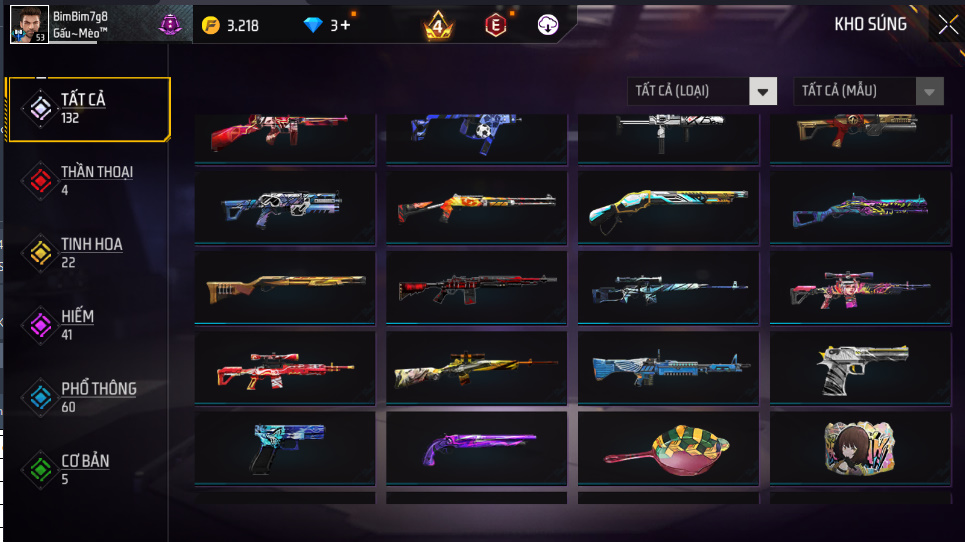Open the gold crown rank 4 icon

[x=437, y=25]
